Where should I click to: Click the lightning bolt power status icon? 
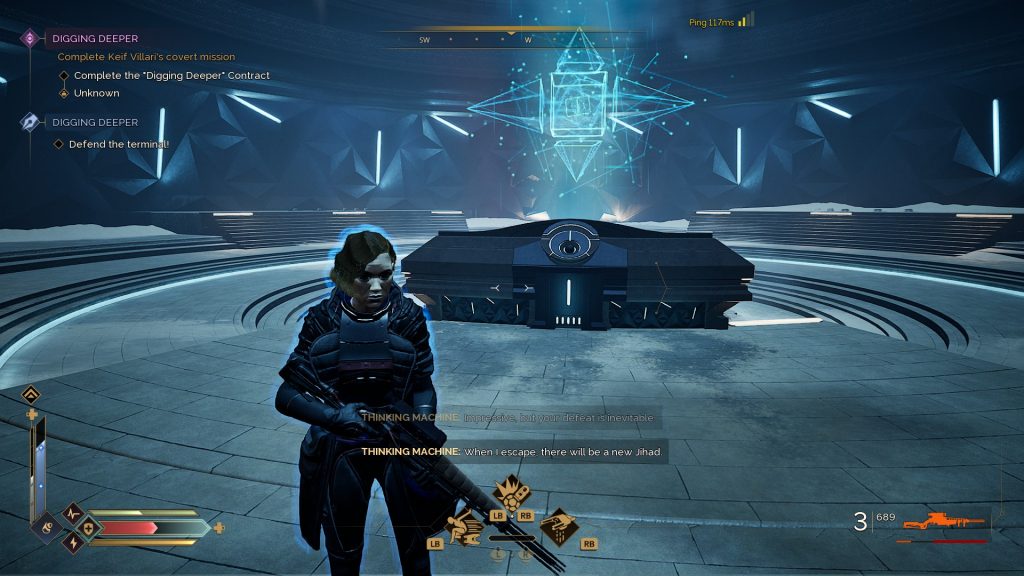(71, 541)
